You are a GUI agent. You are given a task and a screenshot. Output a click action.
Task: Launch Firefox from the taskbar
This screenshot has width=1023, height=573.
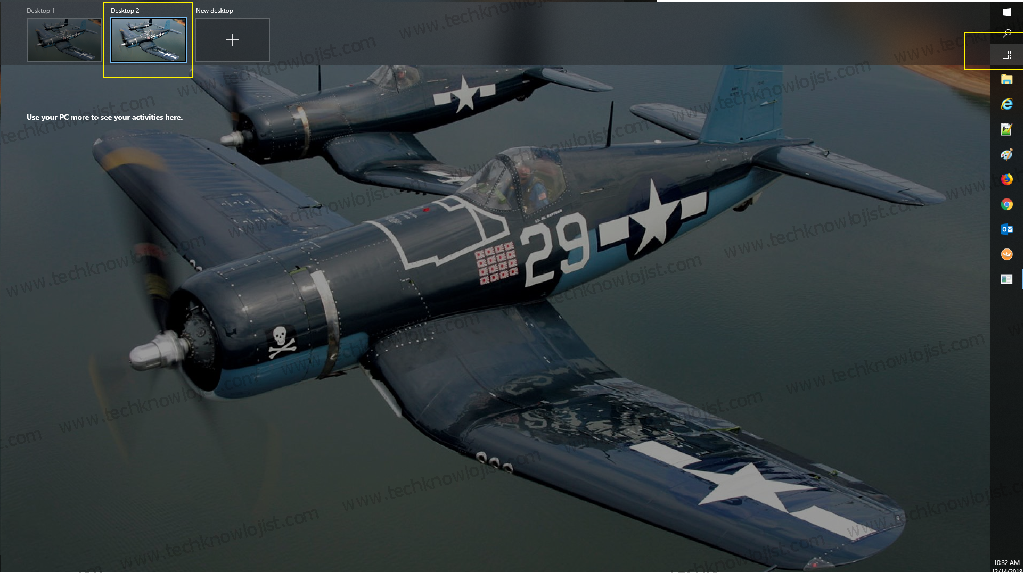tap(1006, 179)
